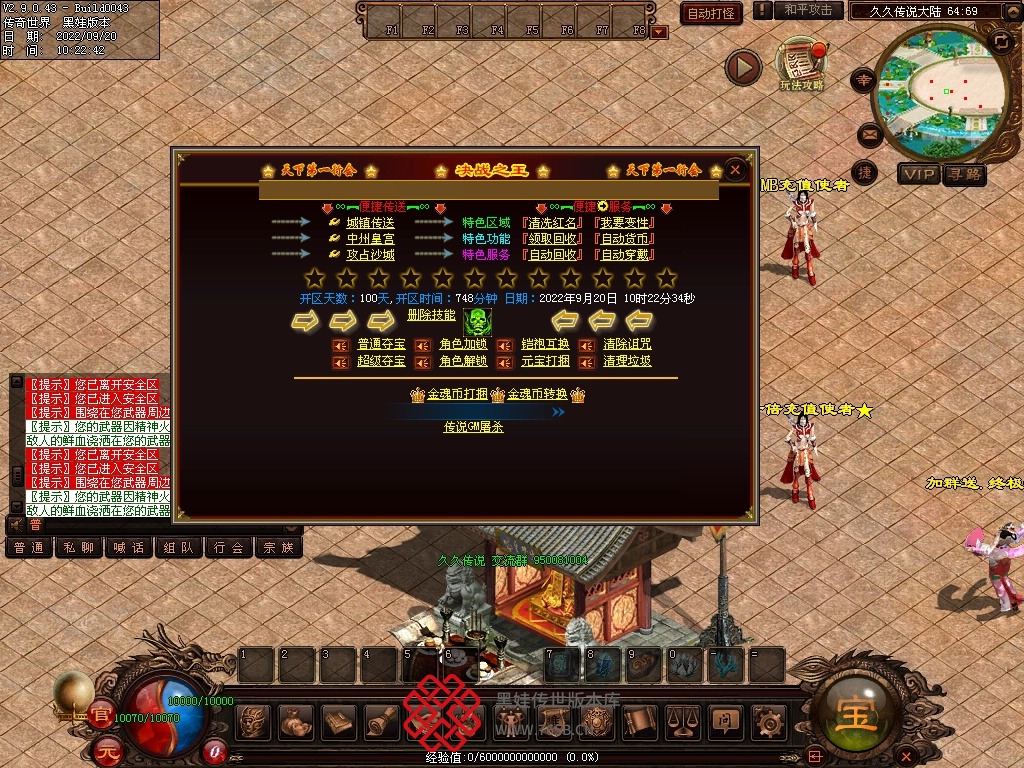Screen dimensions: 1024x768
Task: Select the 元宝打捆 bundle link
Action: [x=545, y=361]
